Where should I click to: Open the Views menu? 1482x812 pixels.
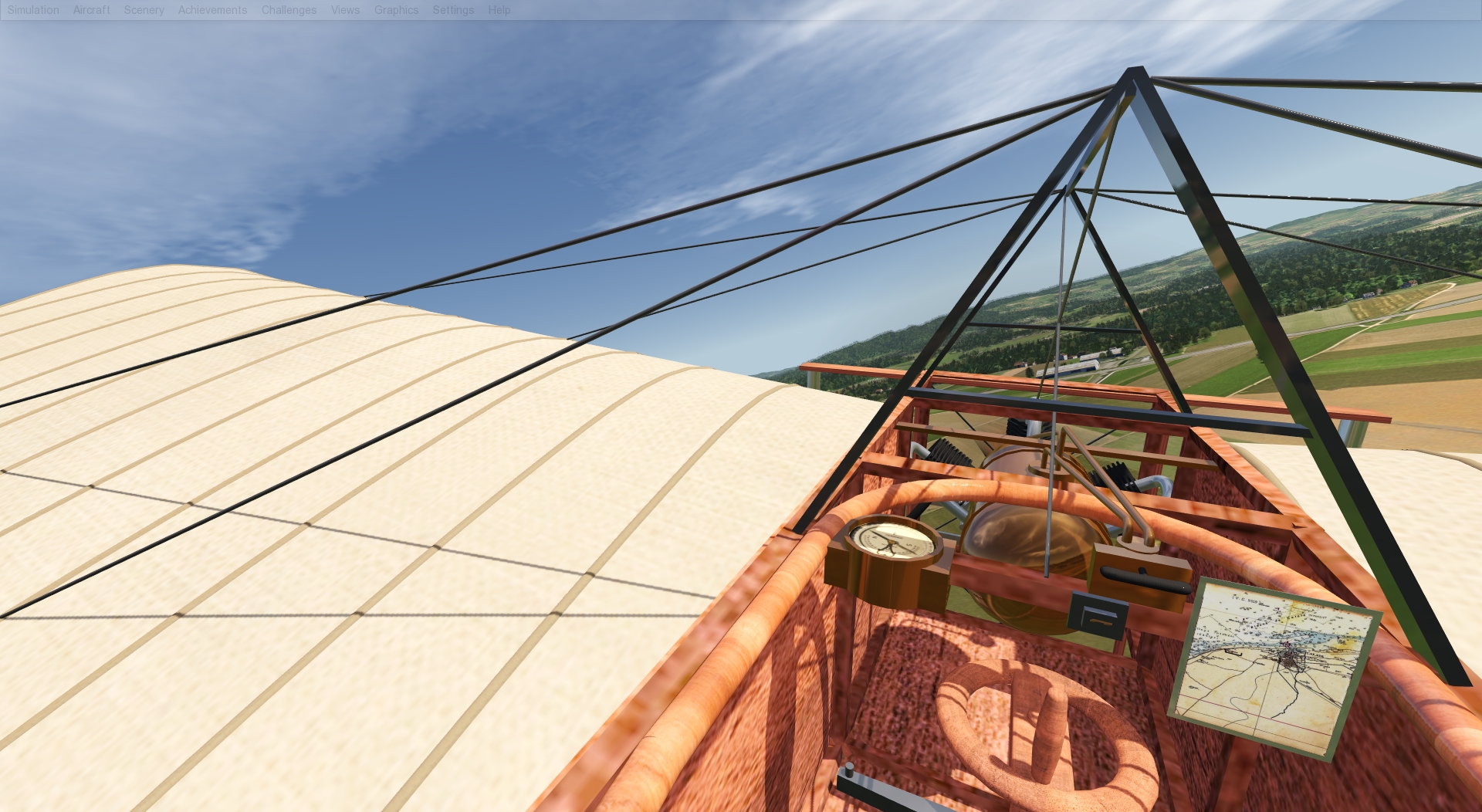[345, 10]
